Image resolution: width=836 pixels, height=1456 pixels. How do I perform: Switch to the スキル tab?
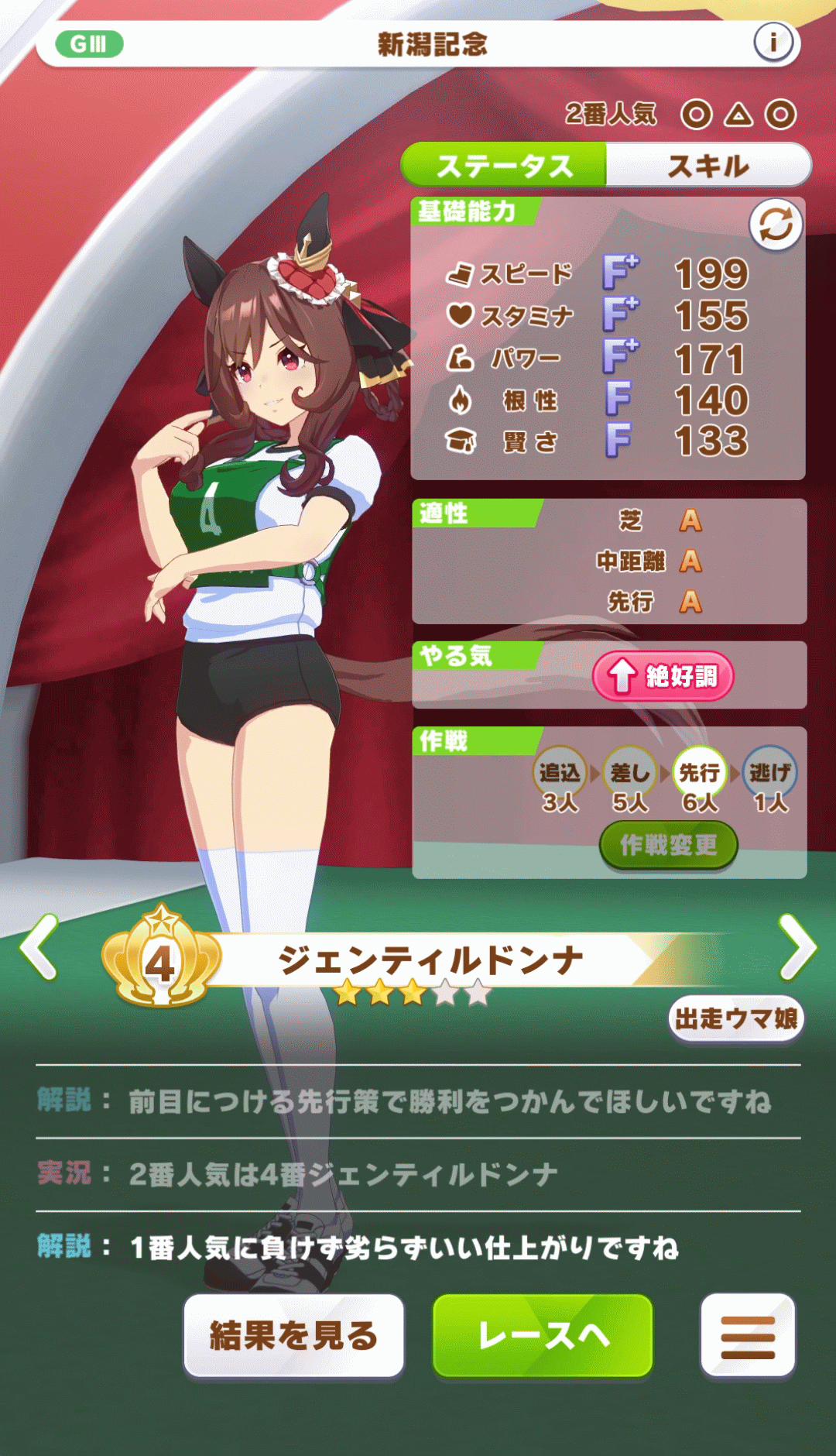click(708, 166)
